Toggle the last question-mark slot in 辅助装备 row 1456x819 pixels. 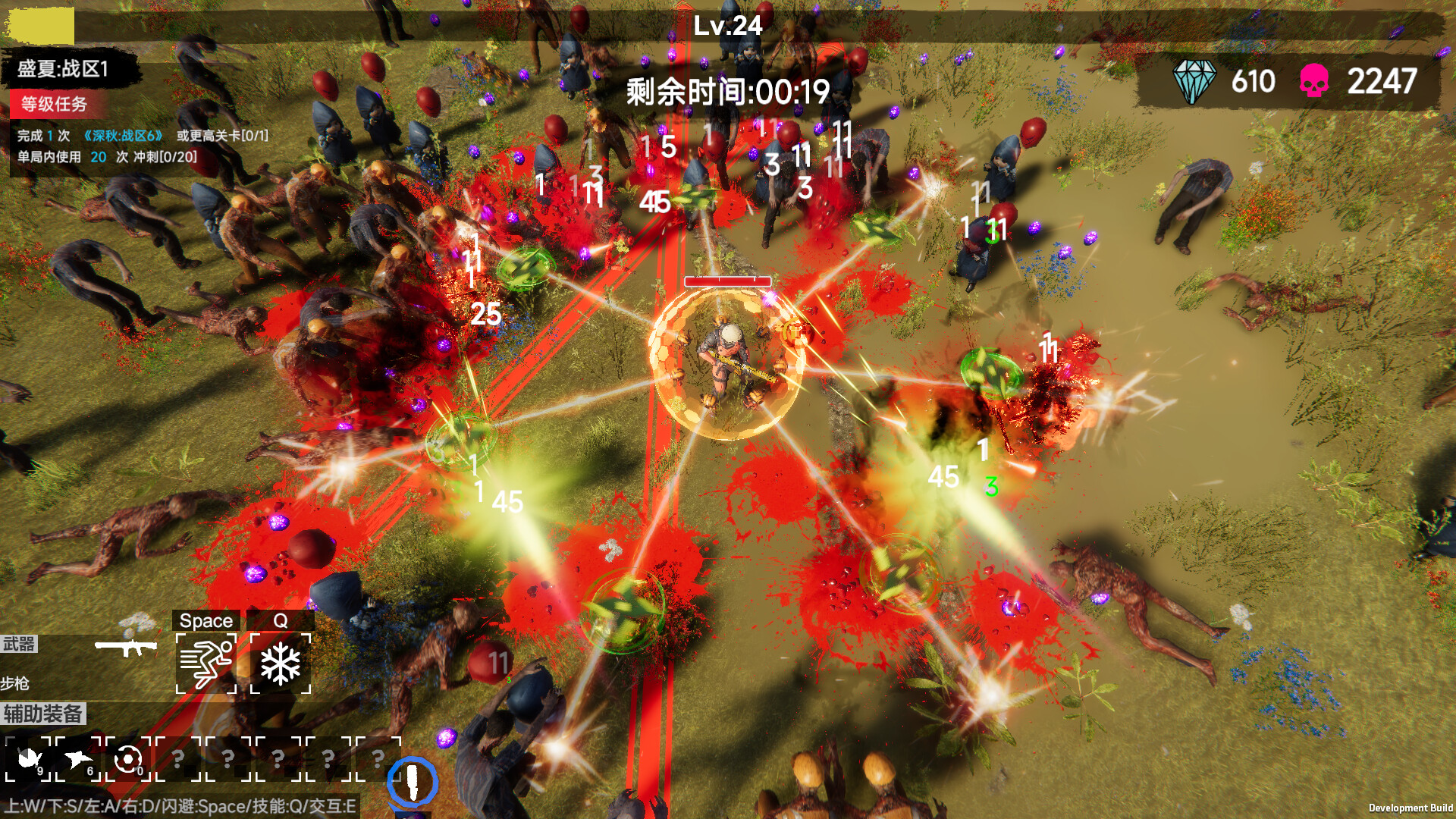pos(379,760)
